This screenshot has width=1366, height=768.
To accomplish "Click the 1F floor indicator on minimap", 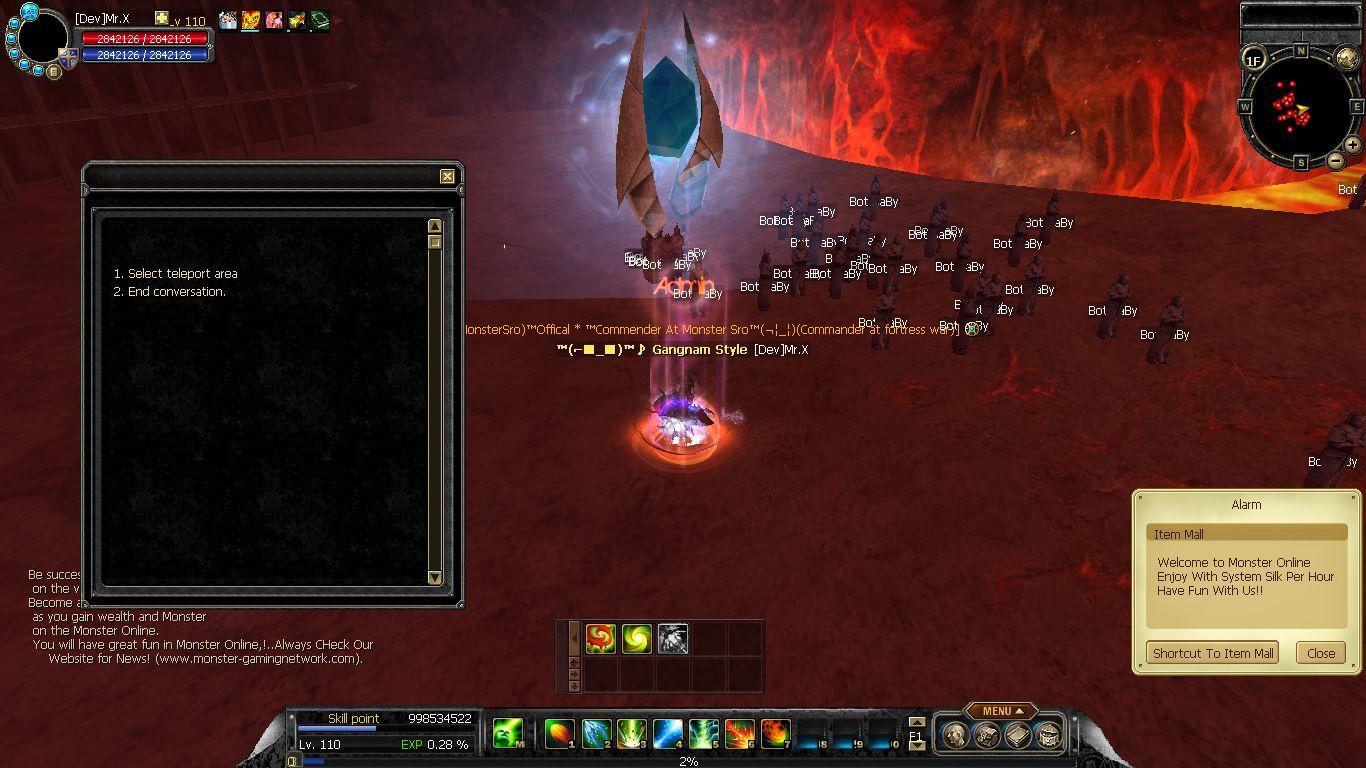I will pyautogui.click(x=1253, y=60).
